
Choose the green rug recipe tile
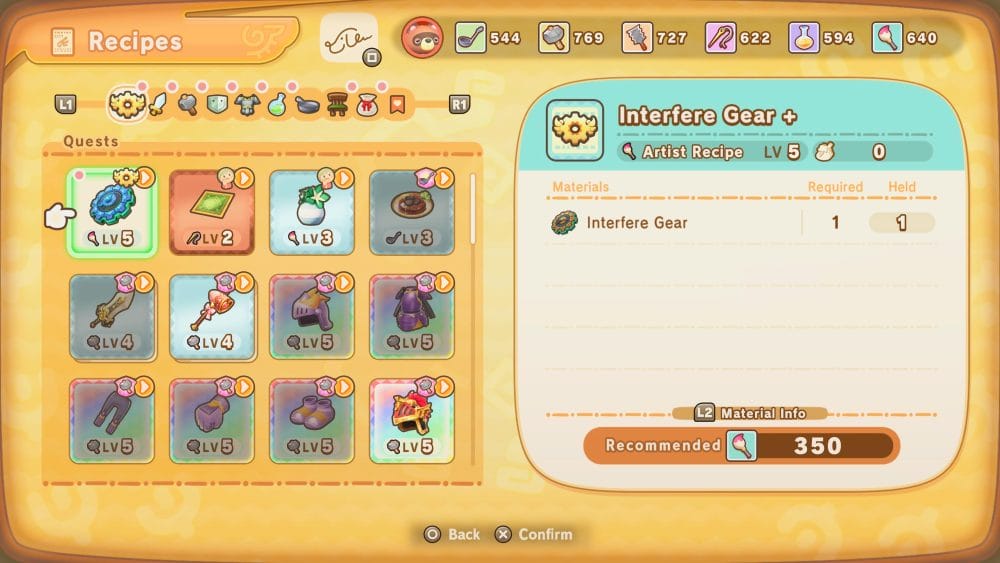(211, 212)
